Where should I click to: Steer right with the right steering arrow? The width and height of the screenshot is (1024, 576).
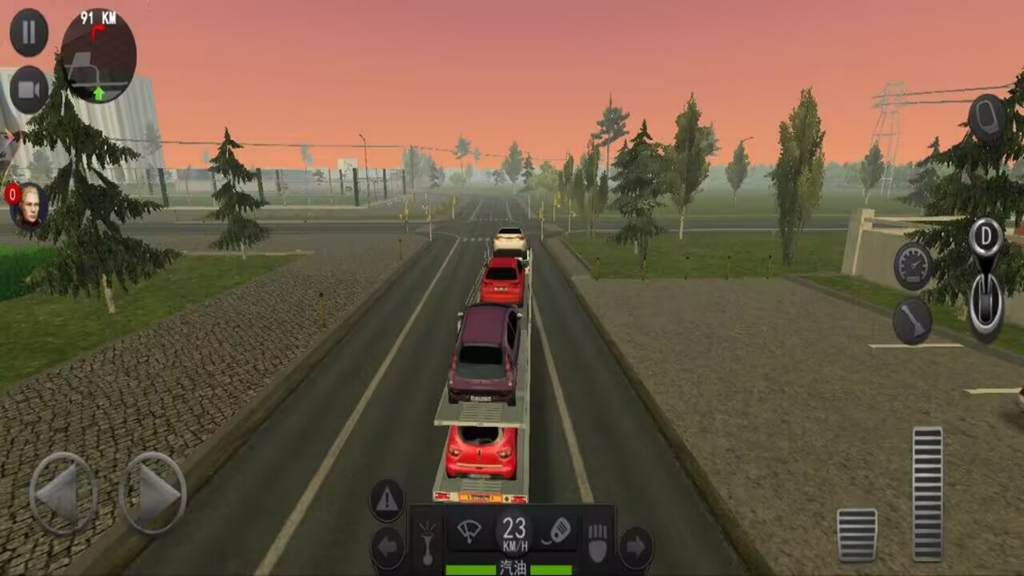(153, 493)
